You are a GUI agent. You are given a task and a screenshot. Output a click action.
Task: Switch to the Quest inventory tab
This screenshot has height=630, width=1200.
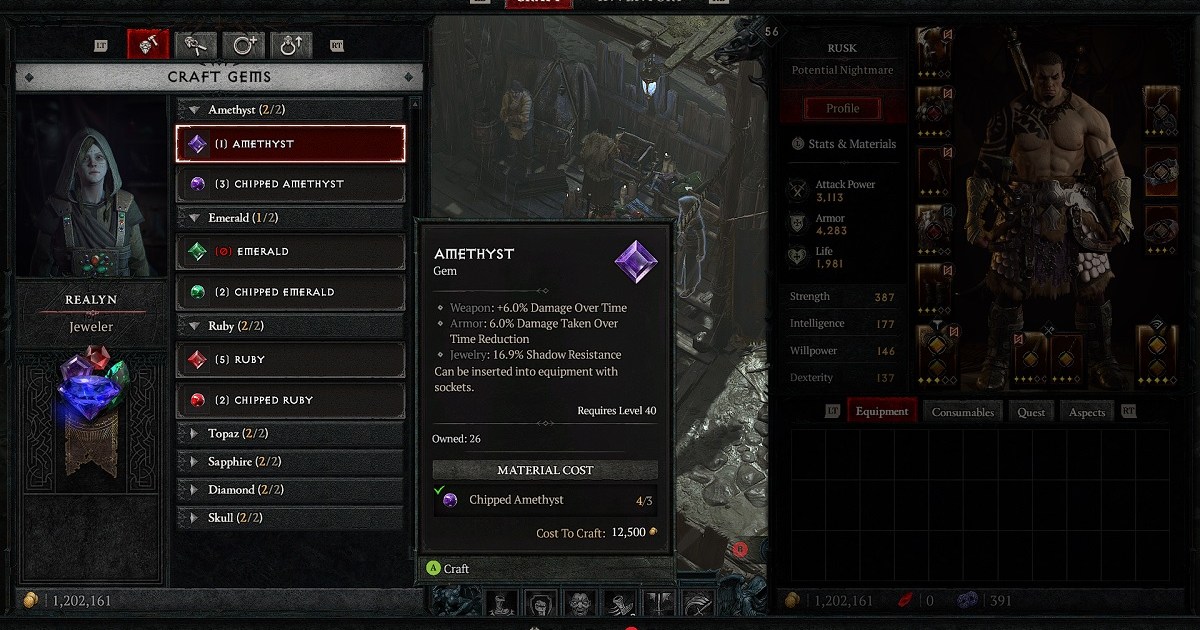pos(1031,412)
